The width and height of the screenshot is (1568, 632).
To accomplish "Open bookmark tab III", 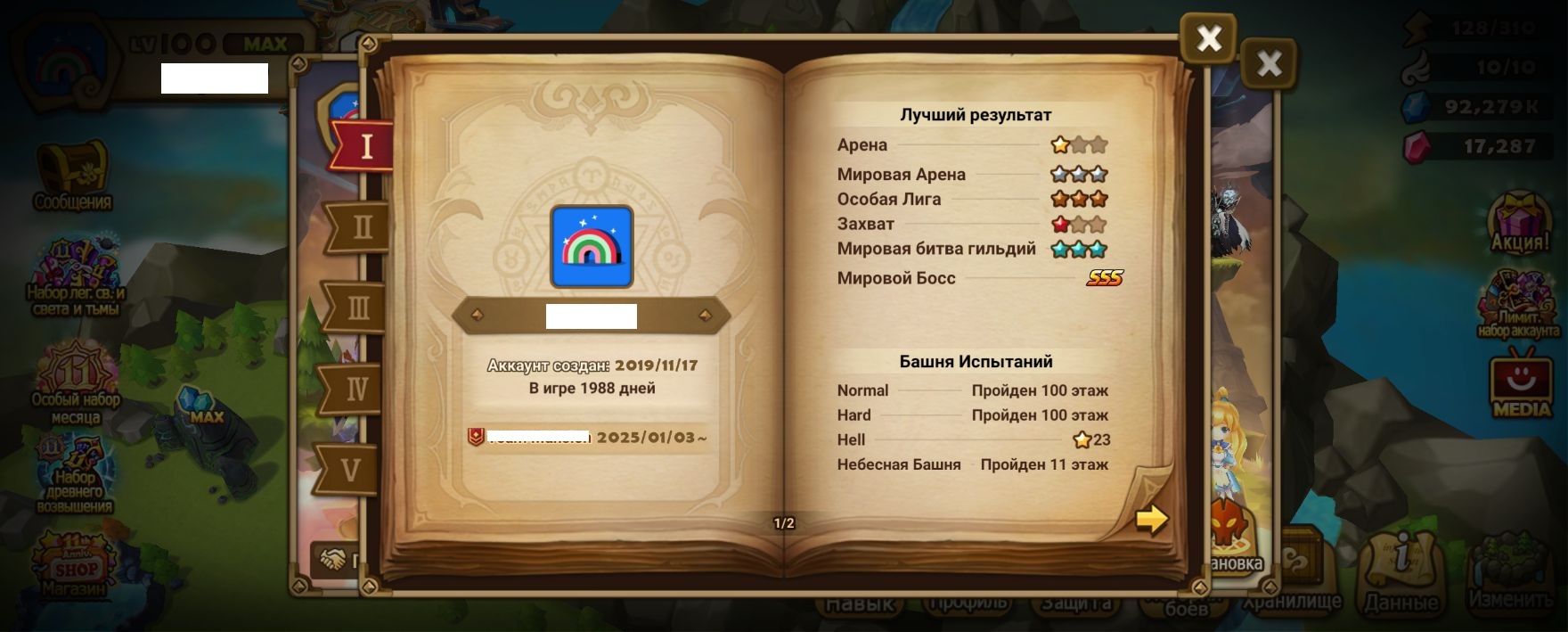I will (x=357, y=308).
